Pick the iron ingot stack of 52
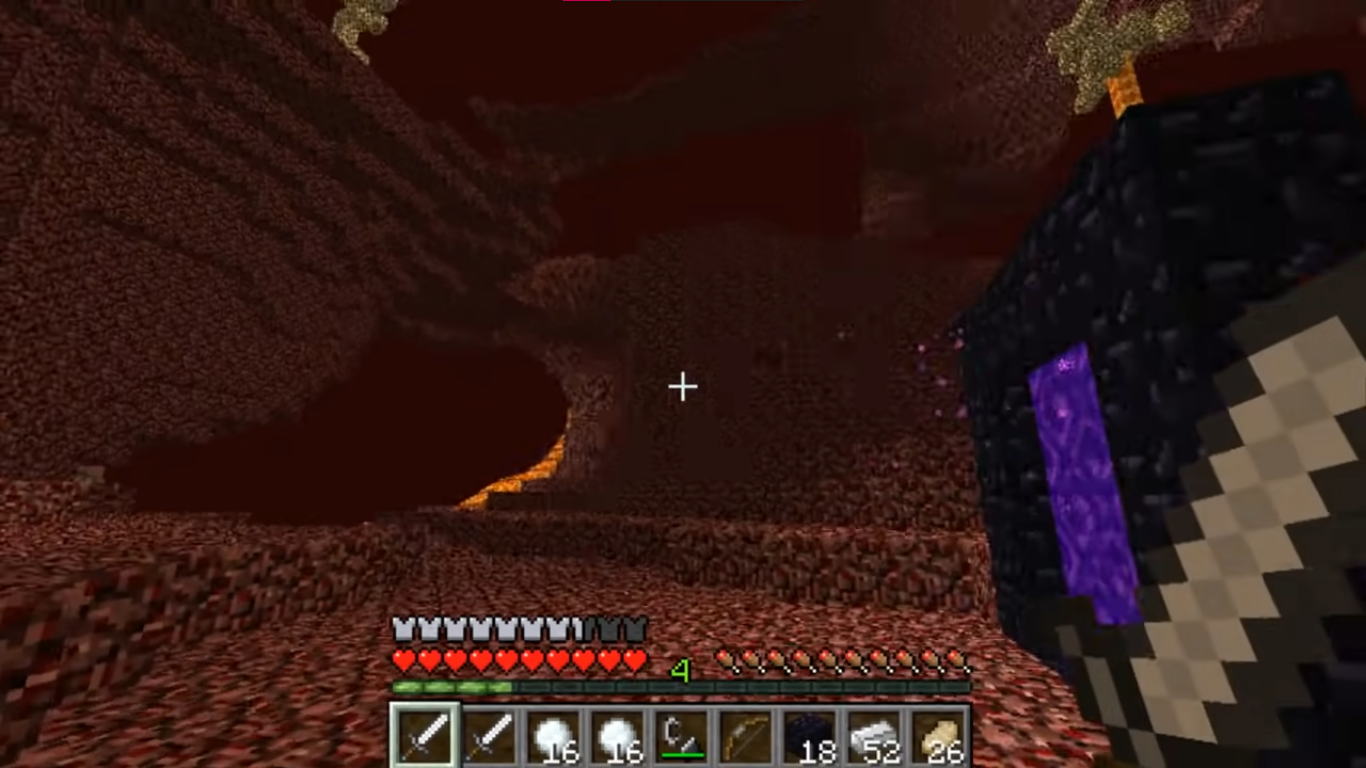This screenshot has height=768, width=1366. pos(874,737)
